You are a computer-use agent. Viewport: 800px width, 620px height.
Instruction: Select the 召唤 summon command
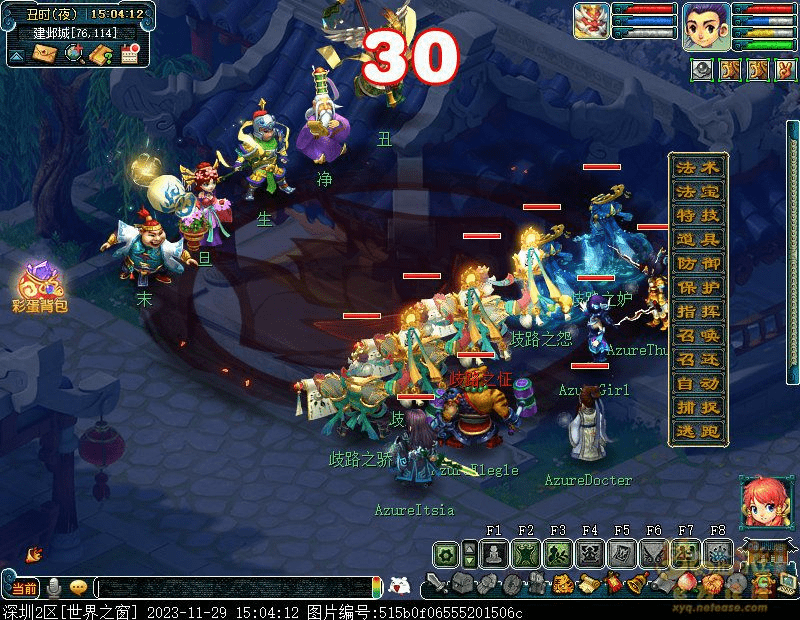pos(698,335)
